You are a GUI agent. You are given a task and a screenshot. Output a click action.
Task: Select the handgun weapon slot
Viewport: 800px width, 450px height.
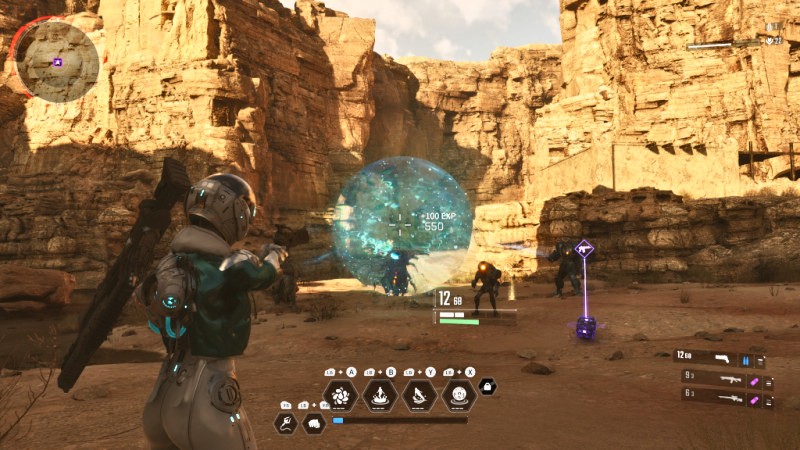(719, 359)
